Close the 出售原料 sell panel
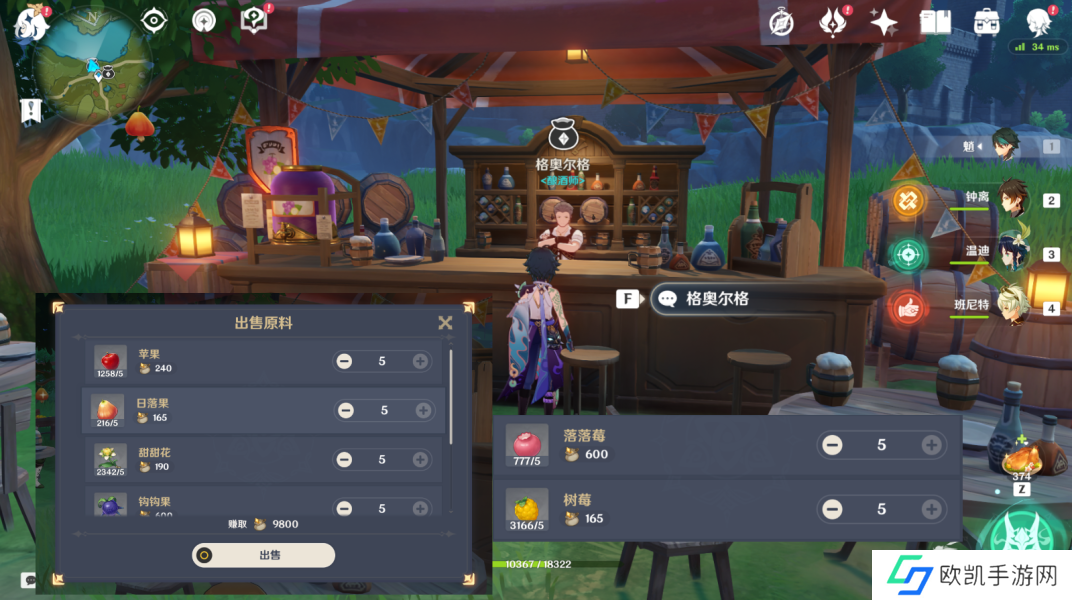The width and height of the screenshot is (1072, 600). (445, 323)
